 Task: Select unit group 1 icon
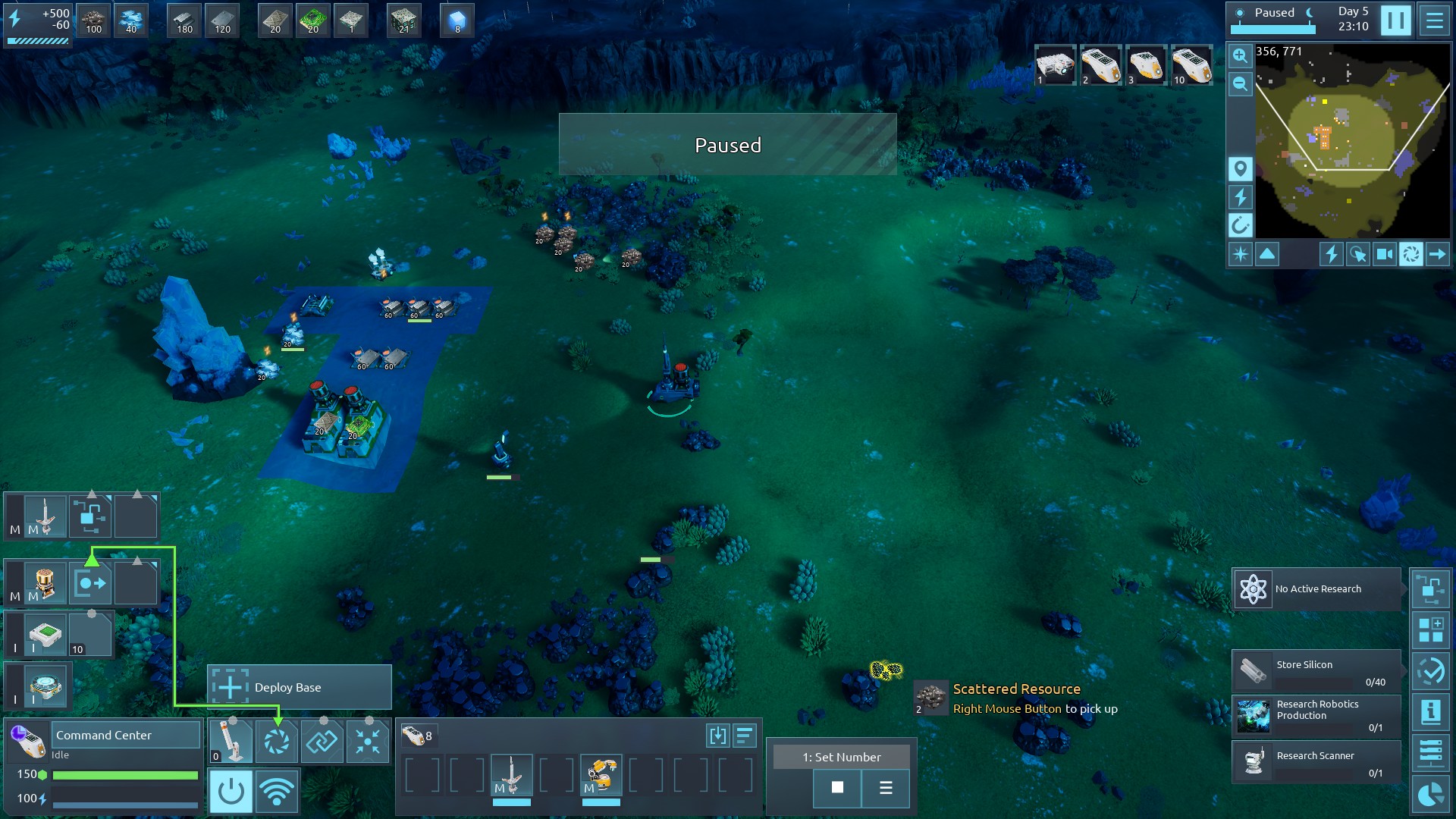coord(1055,64)
